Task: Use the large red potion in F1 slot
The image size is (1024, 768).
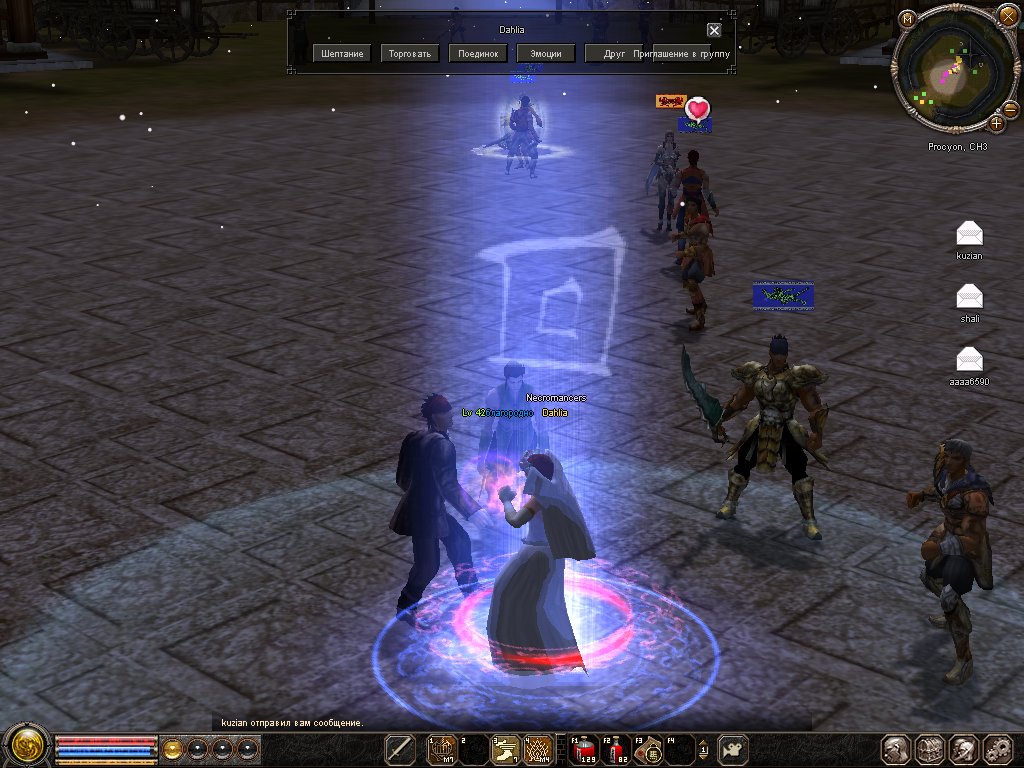Action: [583, 749]
